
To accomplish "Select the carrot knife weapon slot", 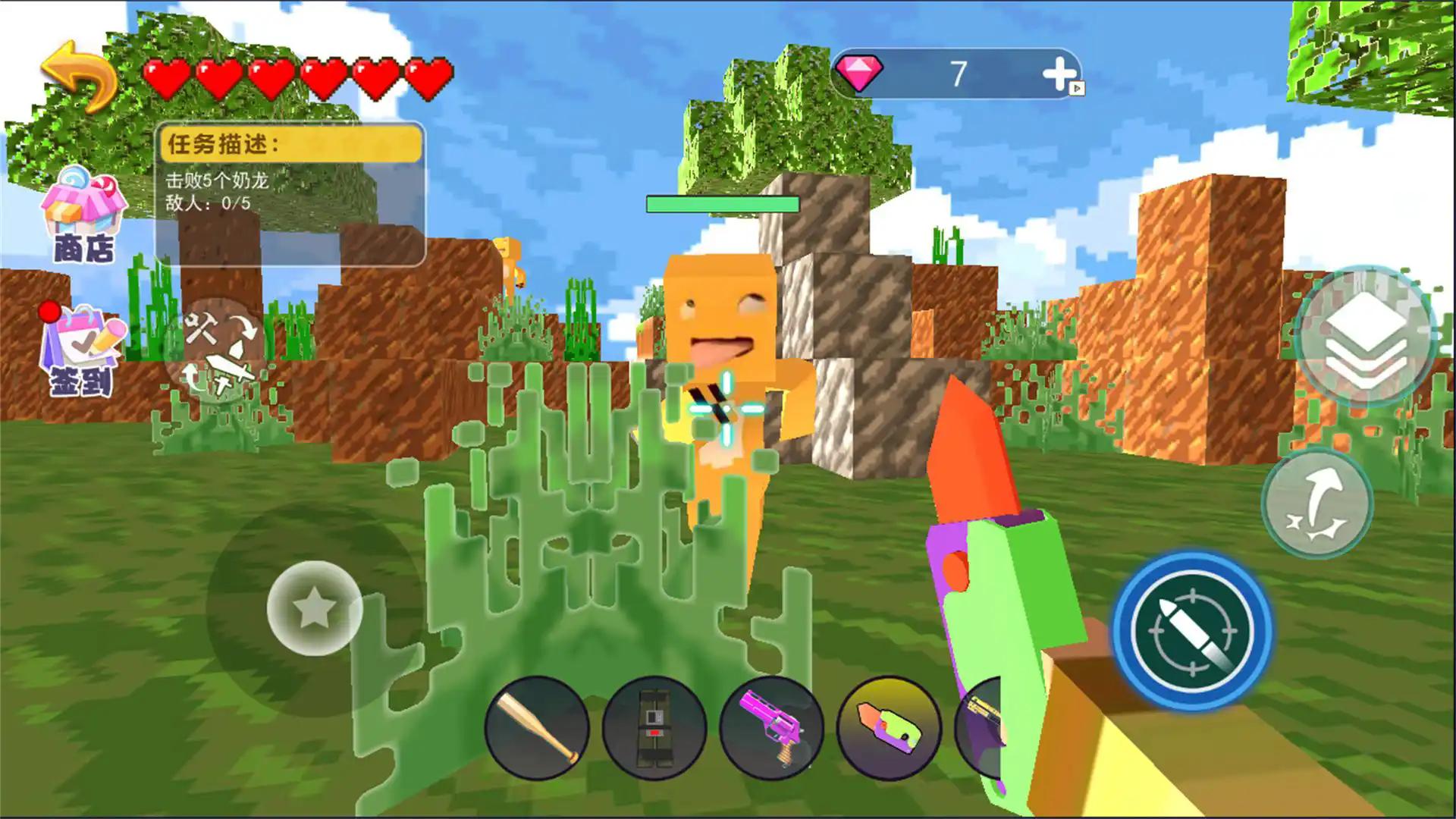I will click(889, 728).
